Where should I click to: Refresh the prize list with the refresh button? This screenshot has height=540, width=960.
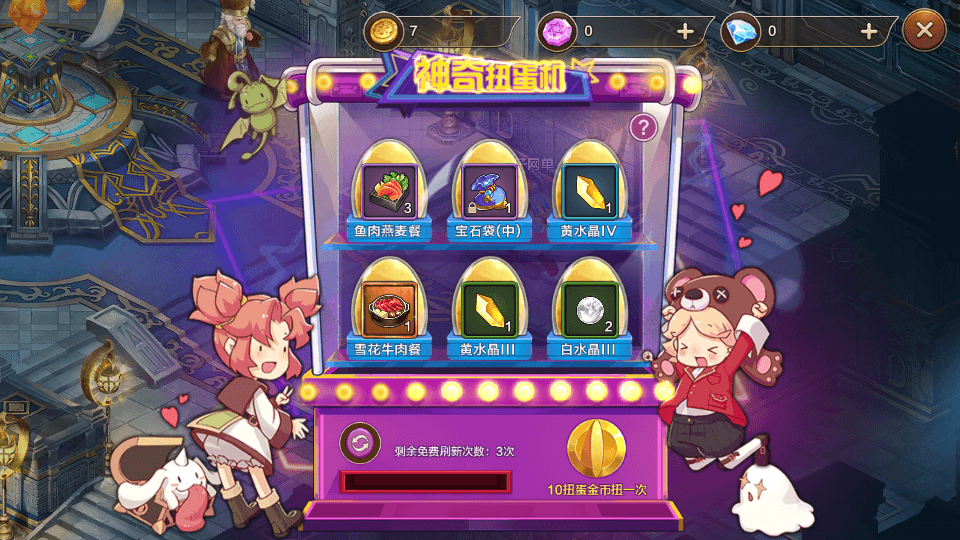point(359,442)
